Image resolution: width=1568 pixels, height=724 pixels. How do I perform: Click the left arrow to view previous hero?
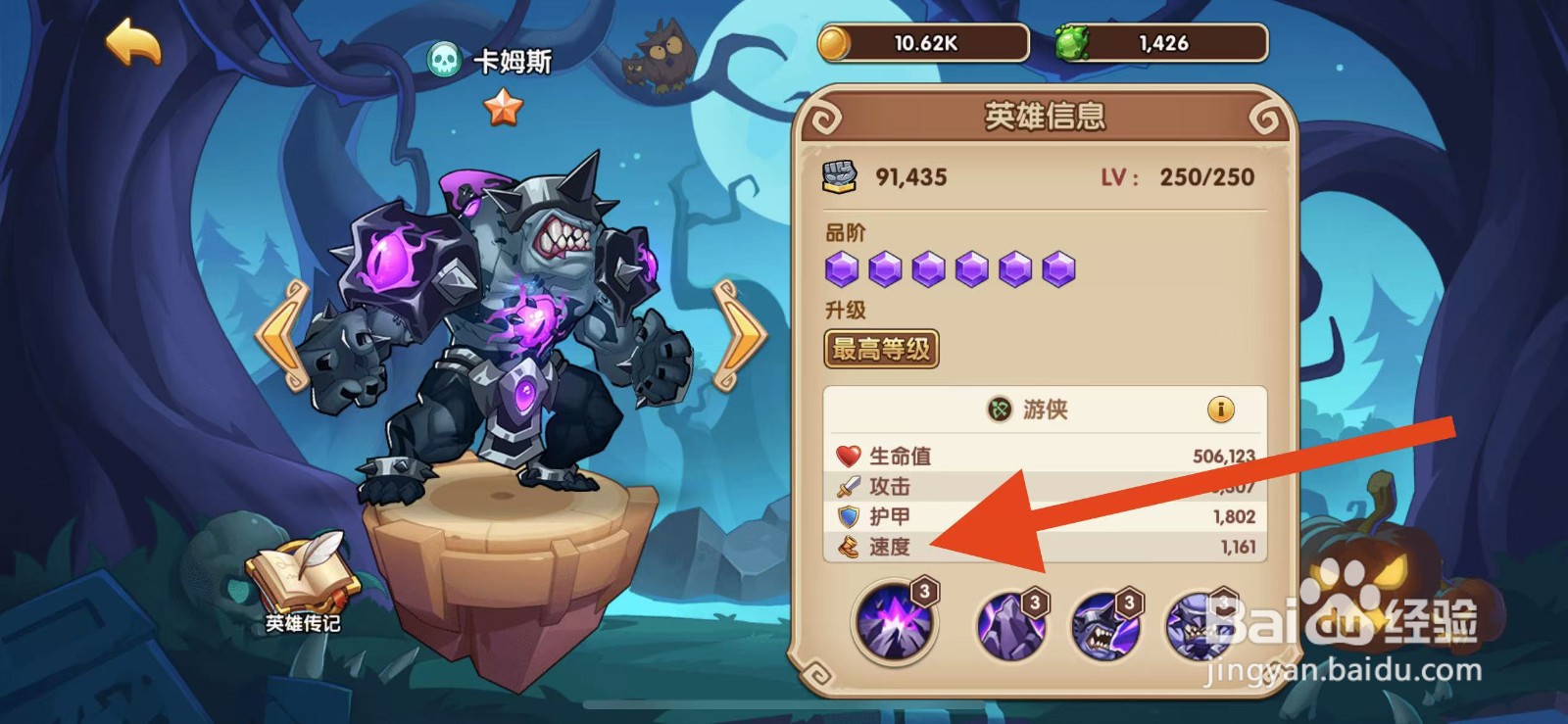click(x=278, y=333)
